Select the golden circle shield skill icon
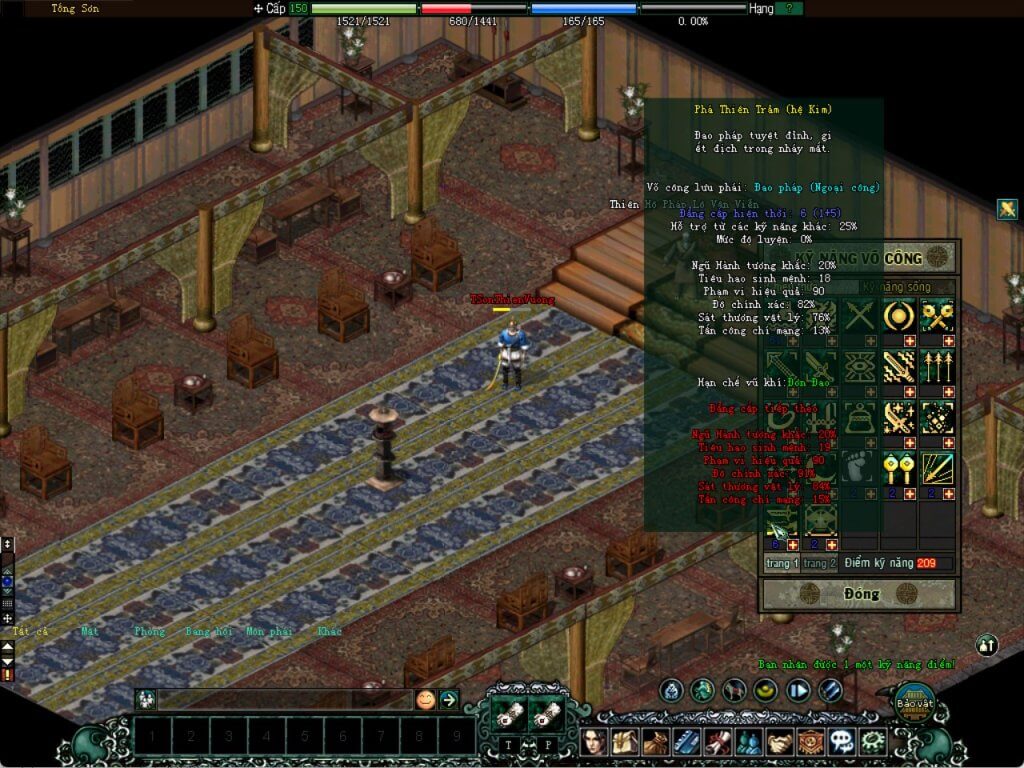The height and width of the screenshot is (768, 1024). 897,317
